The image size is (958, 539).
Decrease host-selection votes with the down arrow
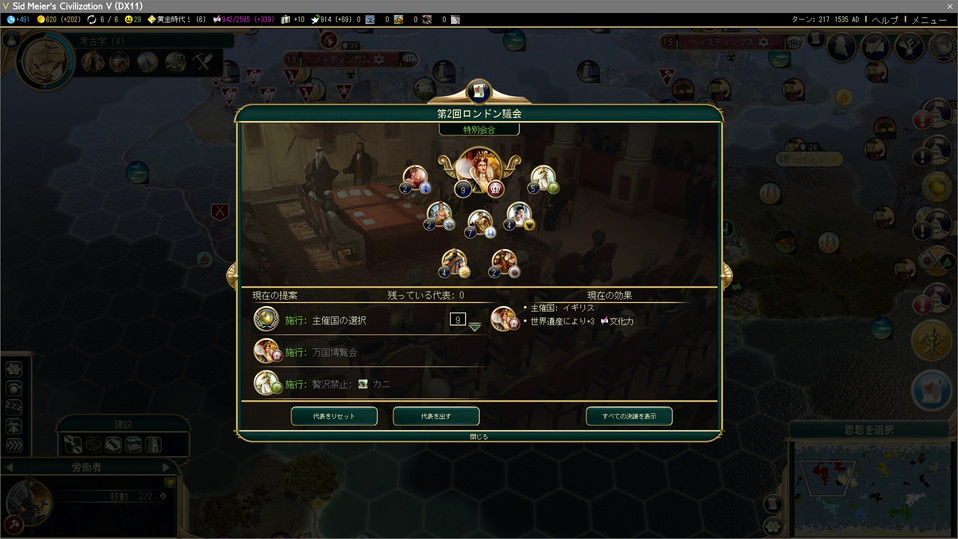[x=474, y=327]
